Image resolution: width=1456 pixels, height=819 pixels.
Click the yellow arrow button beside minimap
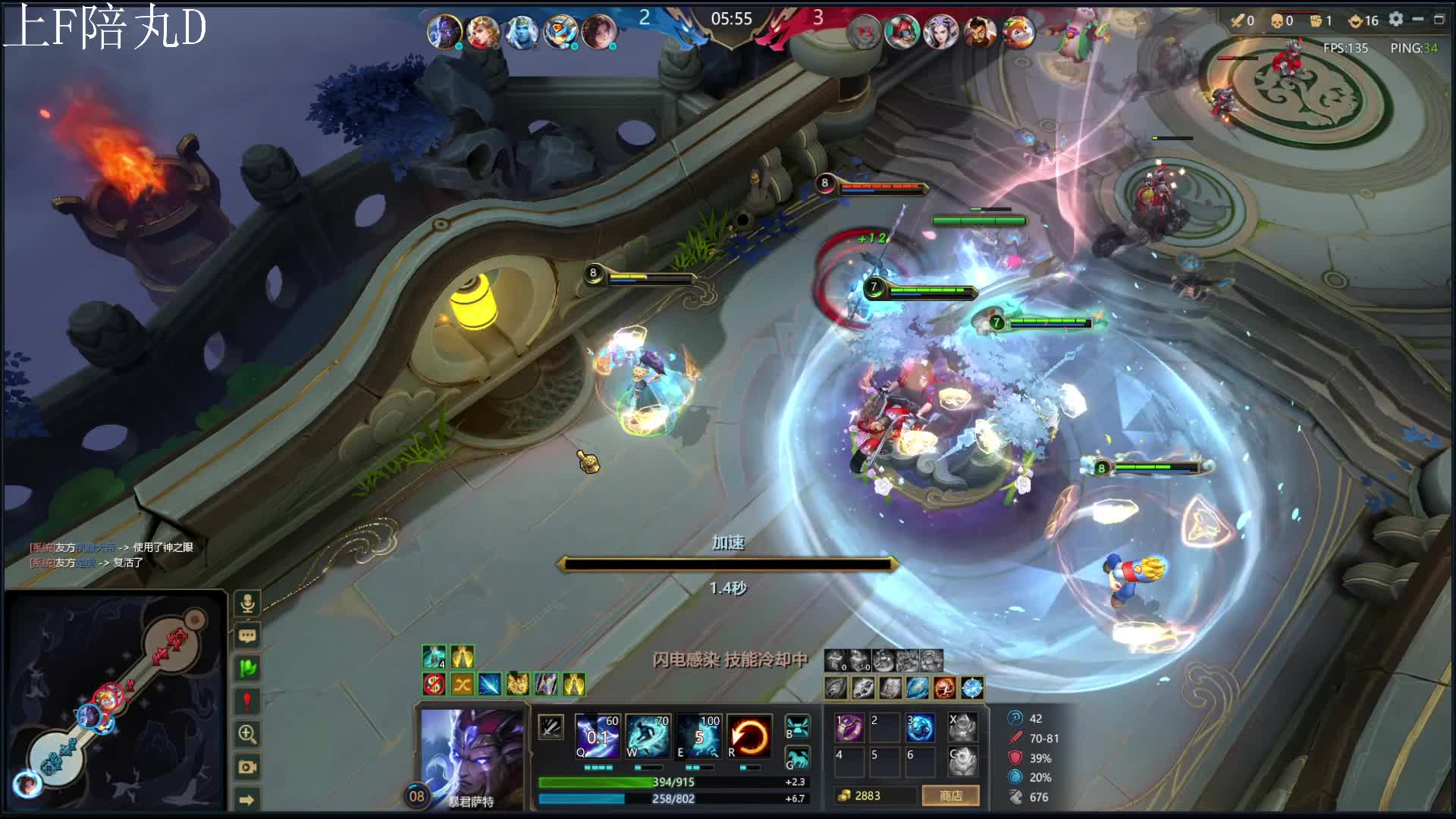coord(247,799)
